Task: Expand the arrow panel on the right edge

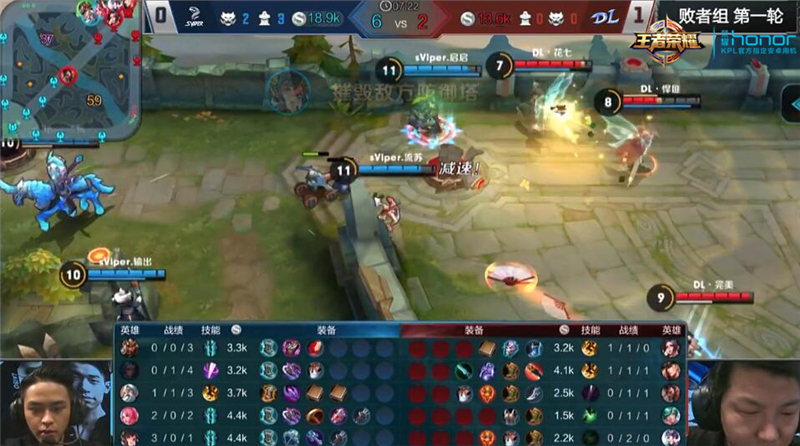Action: (790, 102)
